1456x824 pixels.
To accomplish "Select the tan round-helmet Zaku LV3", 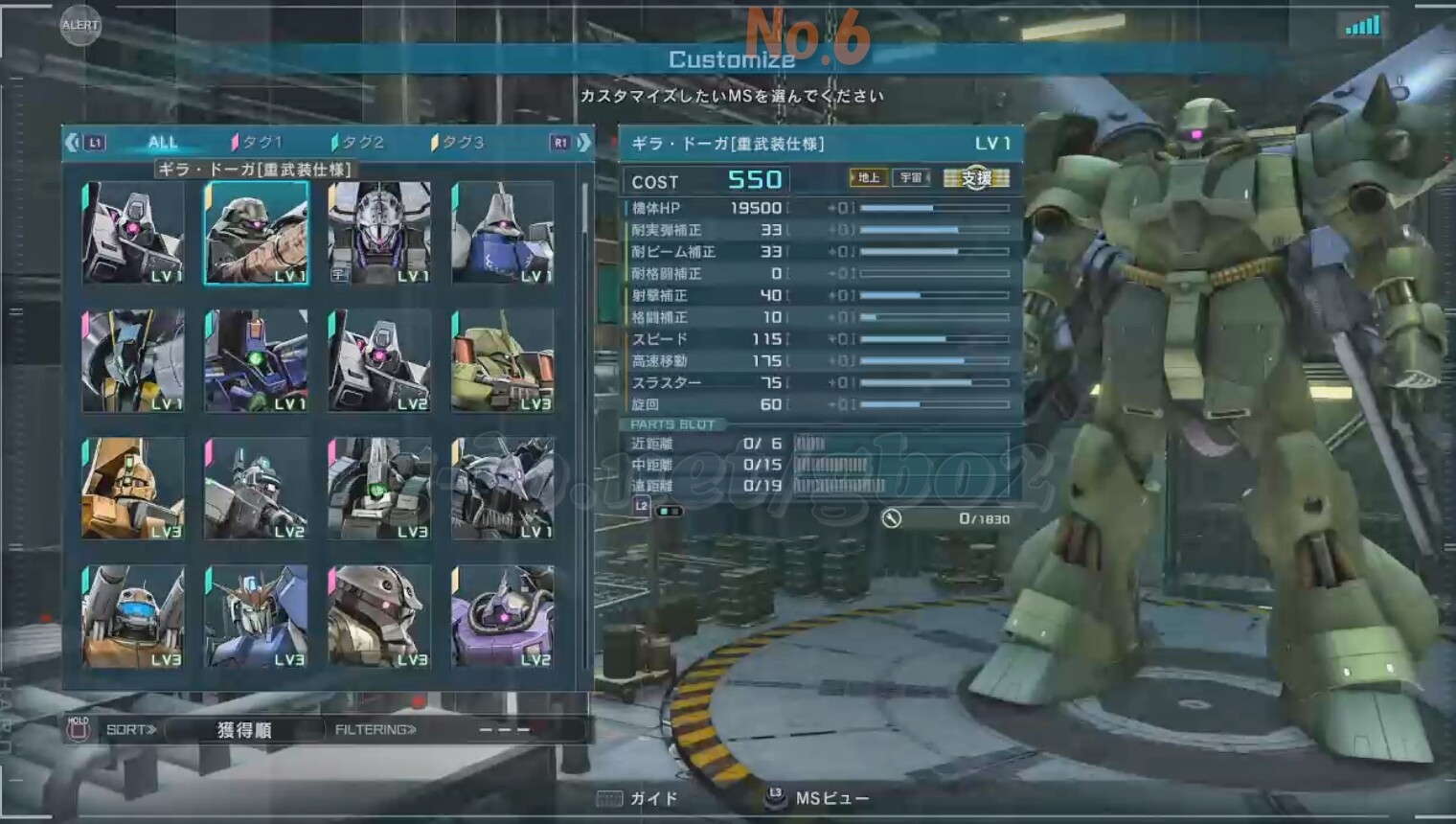I will click(379, 616).
